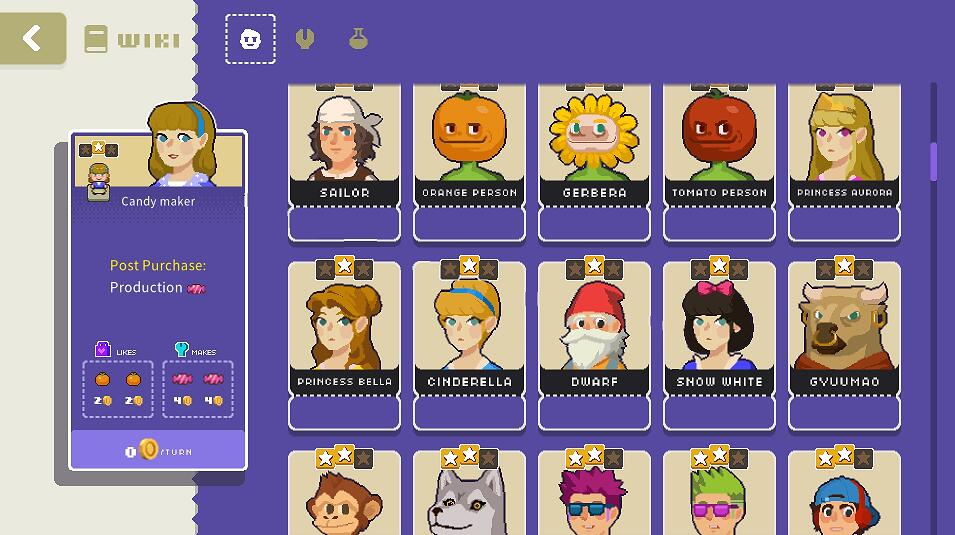955x535 pixels.
Task: Switch to the characters face tab
Action: pyautogui.click(x=250, y=39)
